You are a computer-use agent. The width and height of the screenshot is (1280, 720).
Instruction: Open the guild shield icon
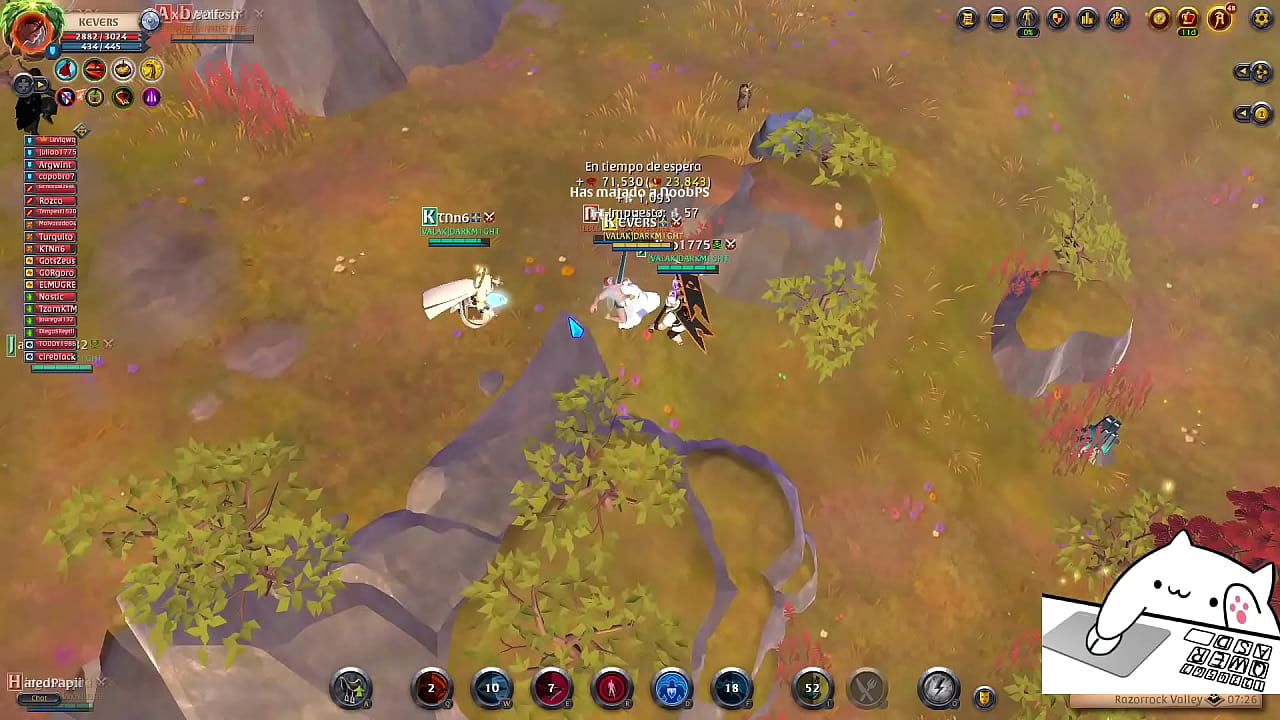coord(1057,18)
